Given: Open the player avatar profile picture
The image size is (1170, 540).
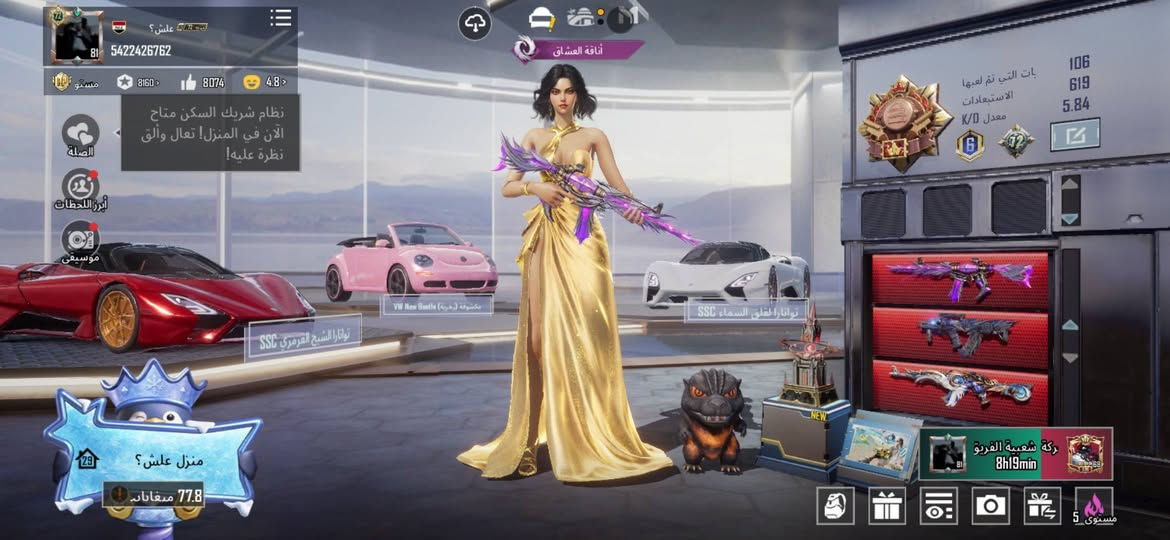Looking at the screenshot, I should [x=78, y=37].
